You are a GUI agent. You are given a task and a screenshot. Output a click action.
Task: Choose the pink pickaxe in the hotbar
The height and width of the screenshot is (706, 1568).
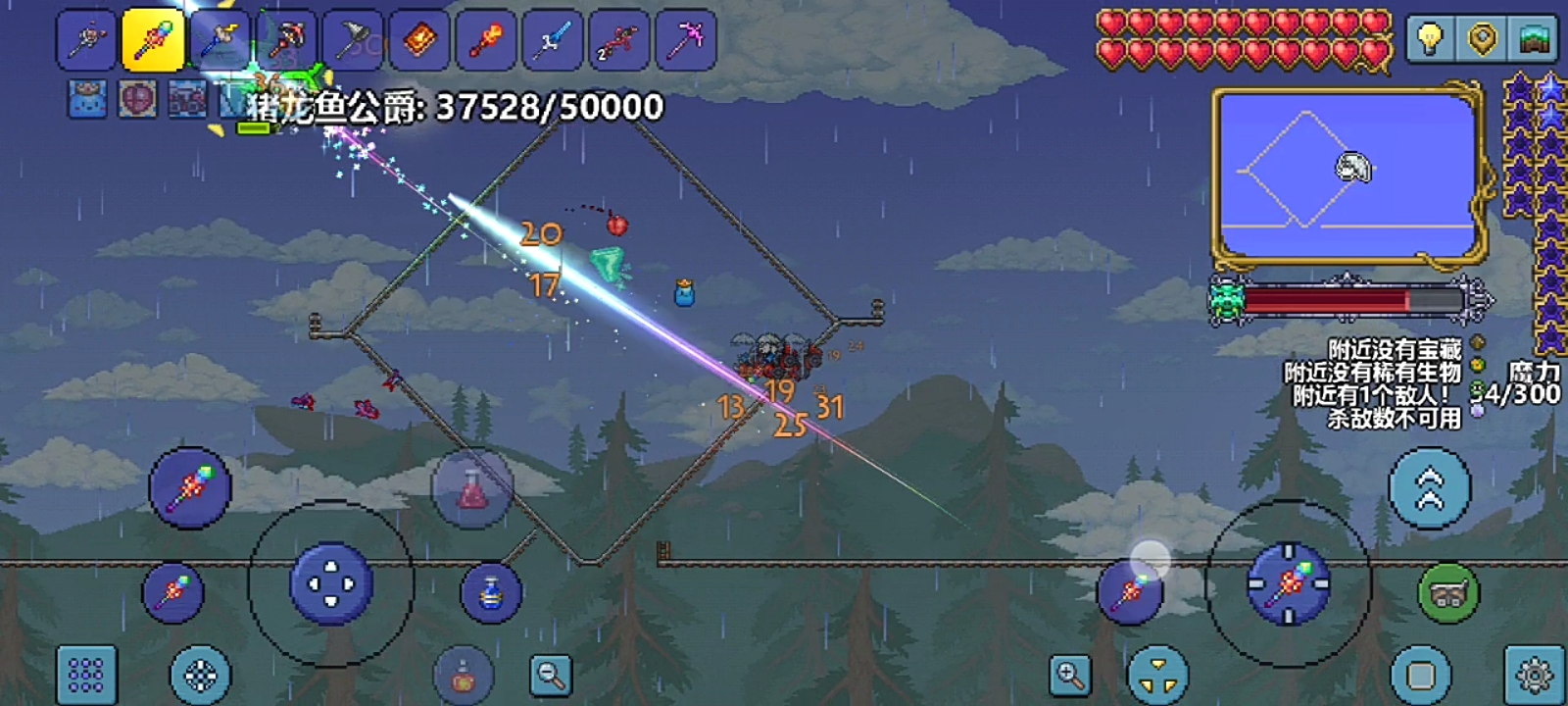[x=685, y=41]
